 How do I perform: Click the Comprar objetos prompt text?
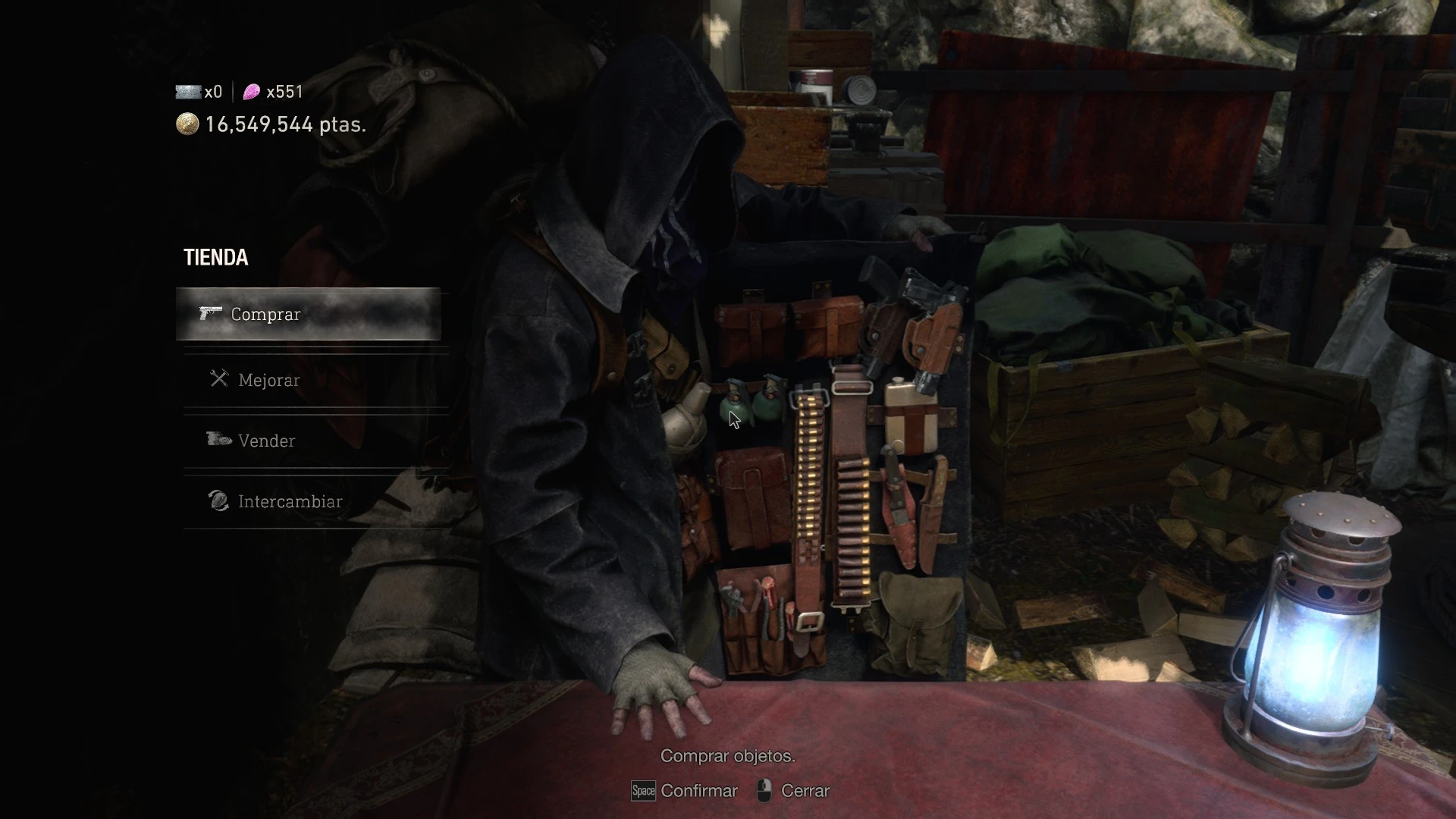tap(728, 756)
